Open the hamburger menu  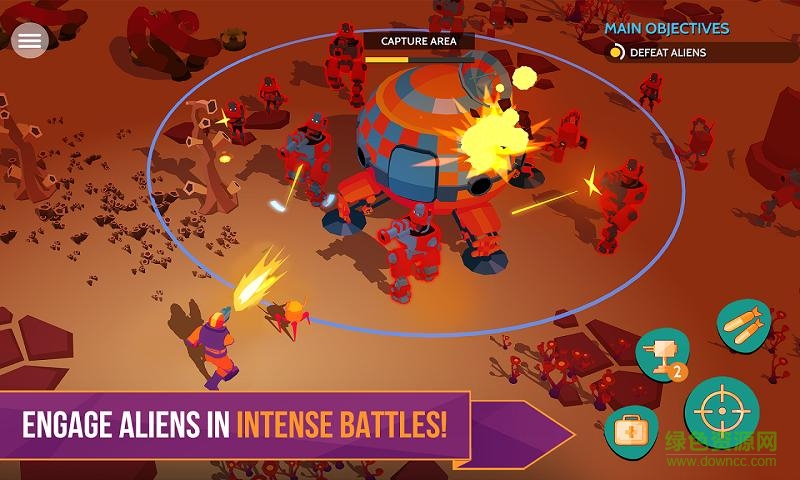(30, 40)
